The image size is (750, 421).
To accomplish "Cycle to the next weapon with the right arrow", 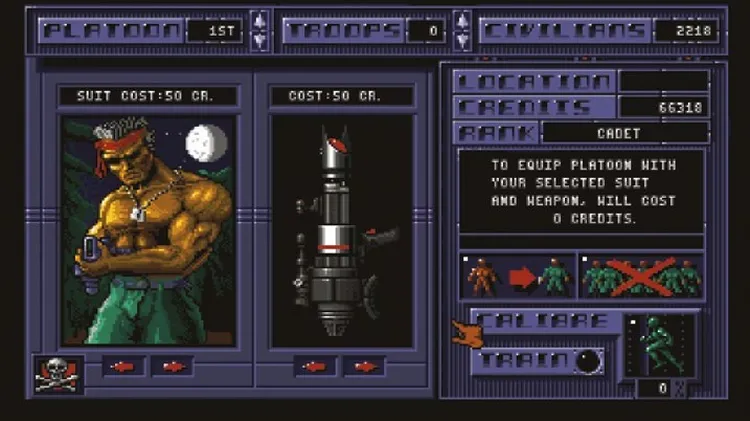I will point(365,366).
